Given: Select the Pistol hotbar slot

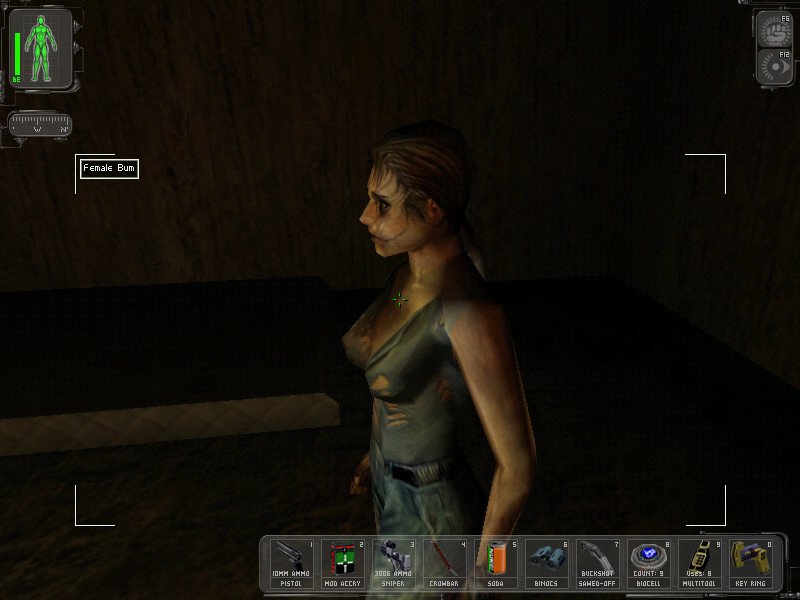Looking at the screenshot, I should pyautogui.click(x=293, y=563).
